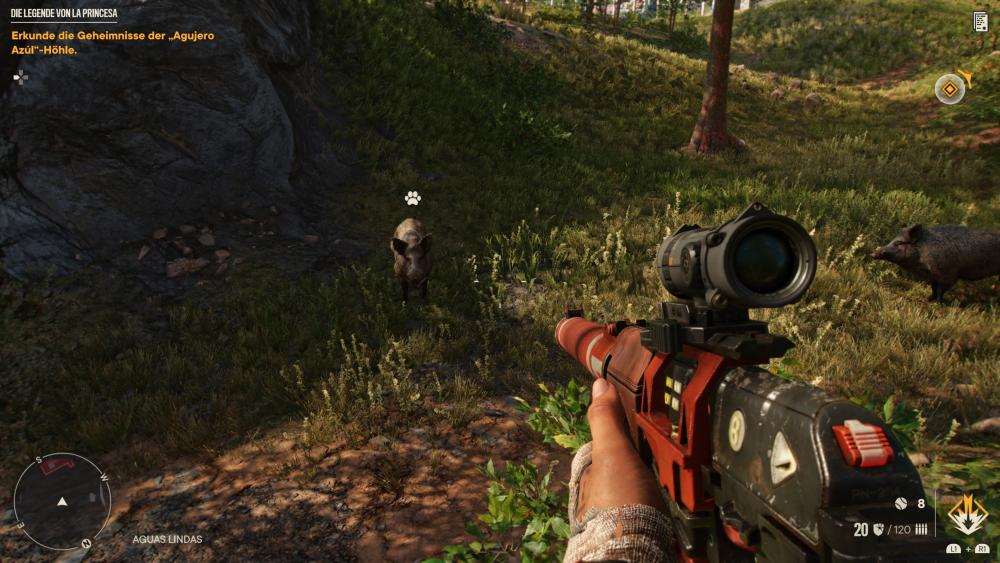Viewport: 1000px width, 563px height.
Task: Click the orange diamond objective marker
Action: click(950, 89)
